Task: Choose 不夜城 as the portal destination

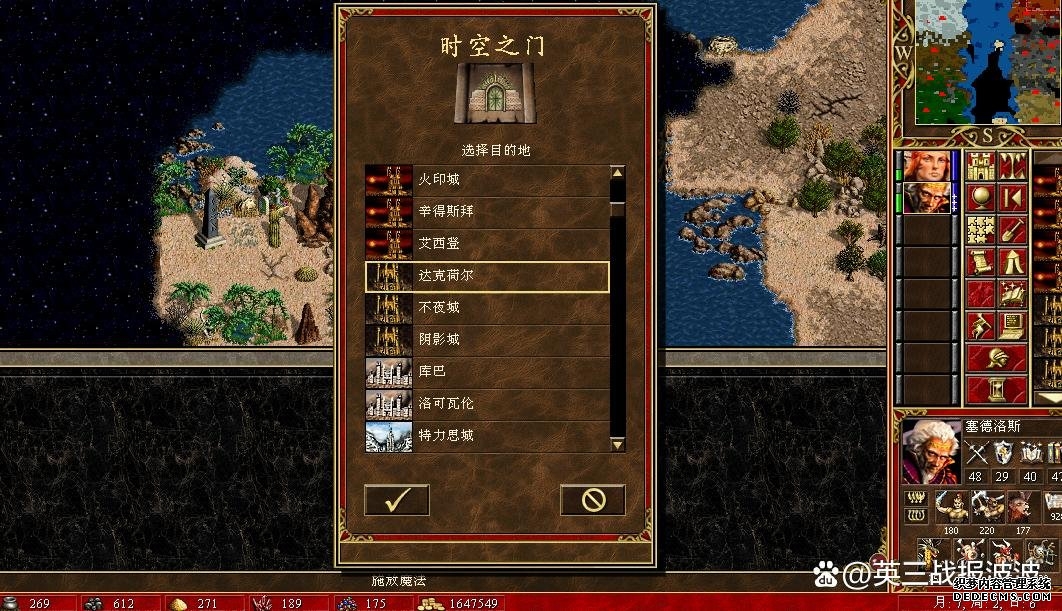Action: 487,308
